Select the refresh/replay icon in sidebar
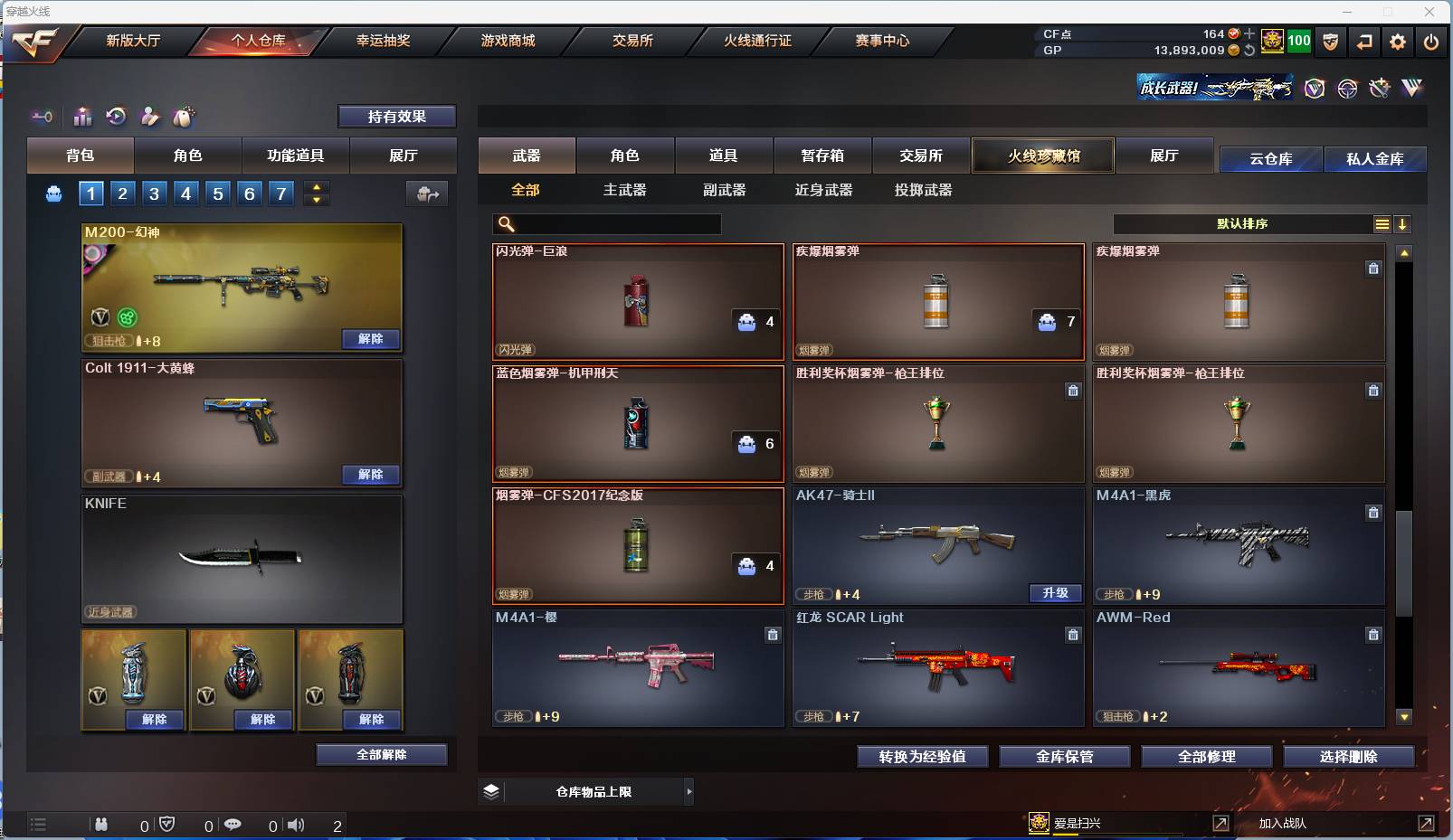Image resolution: width=1453 pixels, height=840 pixels. 116,117
